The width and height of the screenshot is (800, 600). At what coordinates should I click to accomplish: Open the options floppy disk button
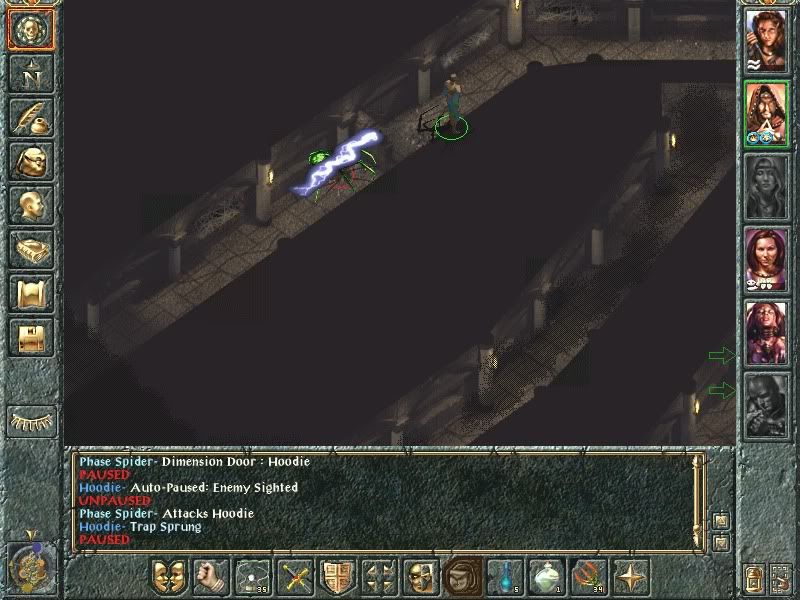click(31, 338)
